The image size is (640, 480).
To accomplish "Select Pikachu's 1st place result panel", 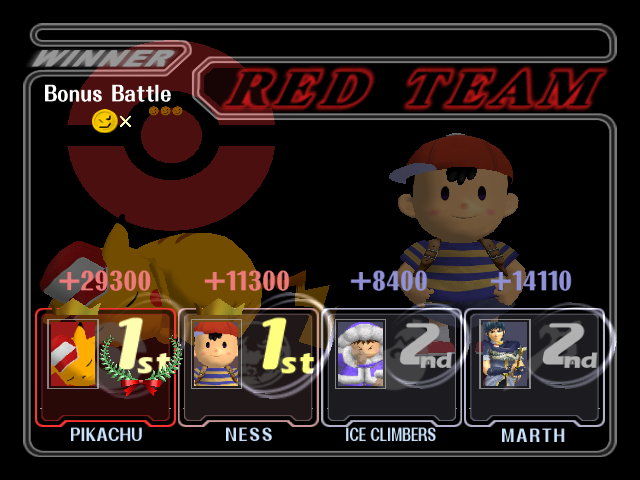I will 106,365.
